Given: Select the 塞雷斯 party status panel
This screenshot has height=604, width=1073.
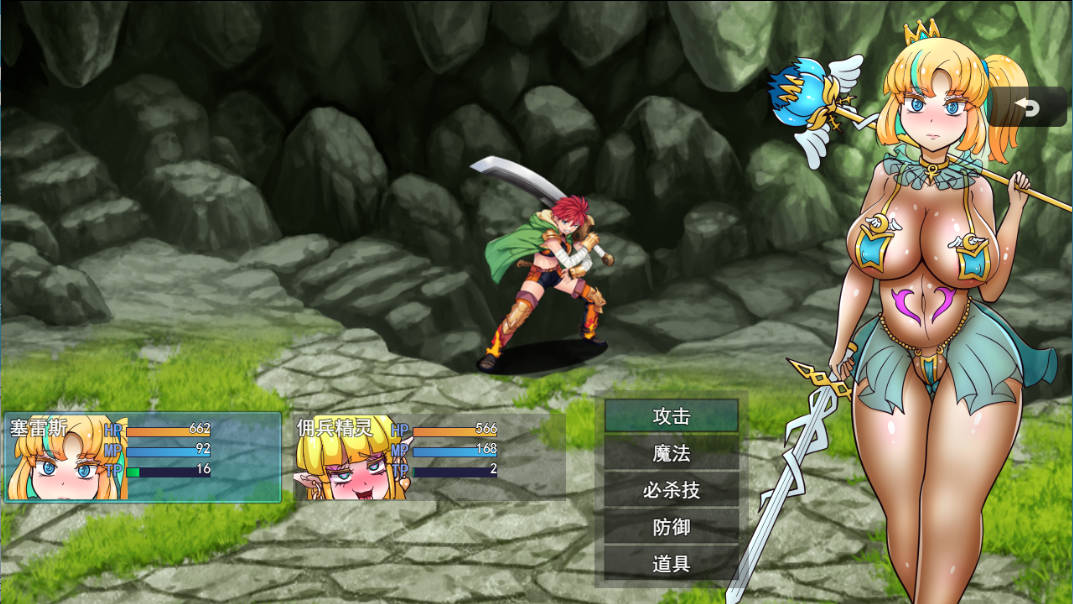Looking at the screenshot, I should point(142,457).
